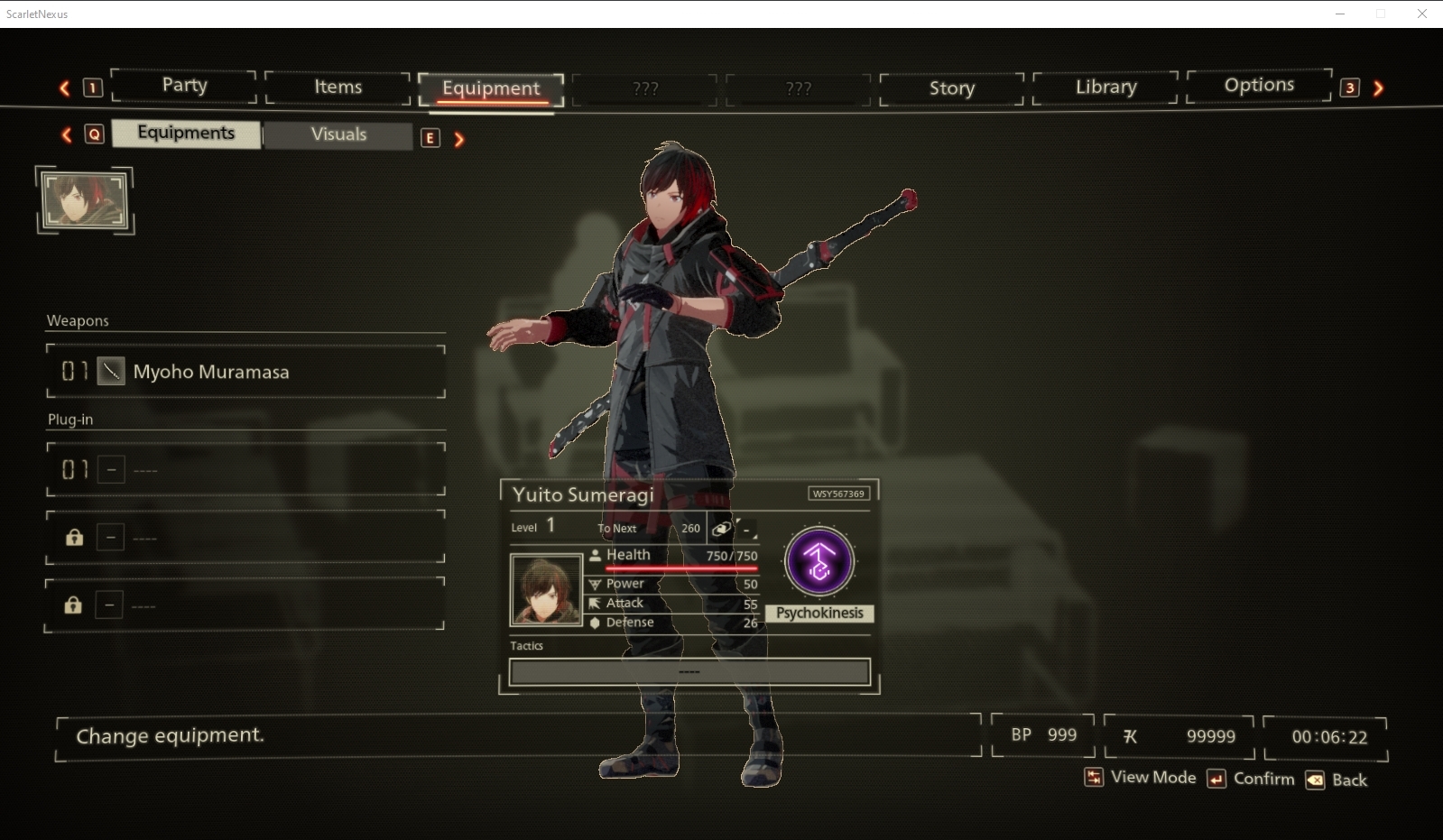This screenshot has height=840, width=1443.
Task: Click the Psychokinesis power icon
Action: click(819, 562)
